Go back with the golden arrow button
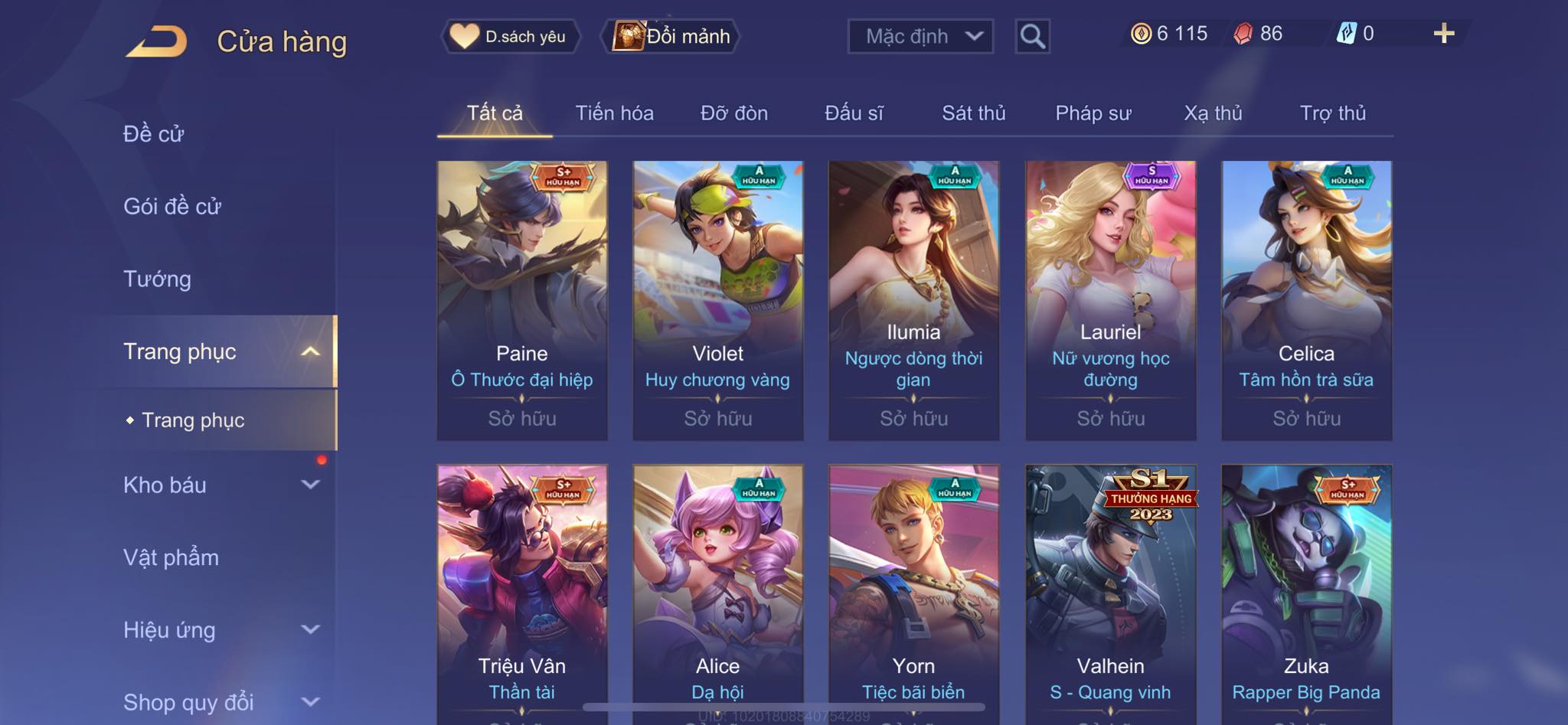1568x725 pixels. pos(157,41)
